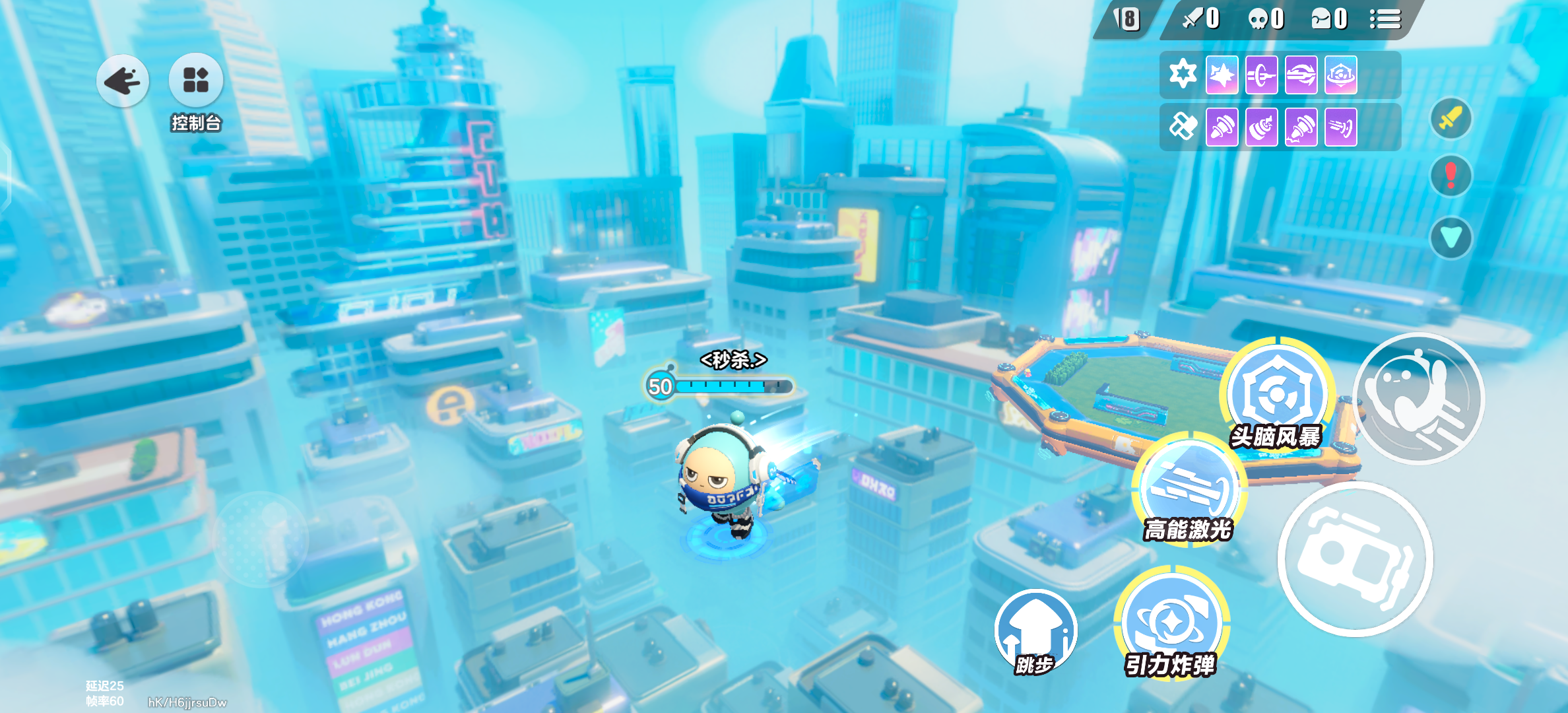Open the 控制台 console panel
This screenshot has height=713, width=1568.
(196, 81)
